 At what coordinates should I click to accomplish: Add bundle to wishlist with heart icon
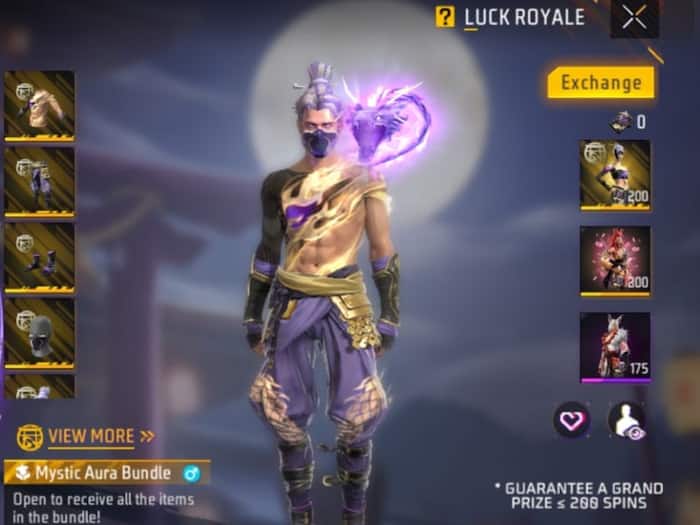572,420
